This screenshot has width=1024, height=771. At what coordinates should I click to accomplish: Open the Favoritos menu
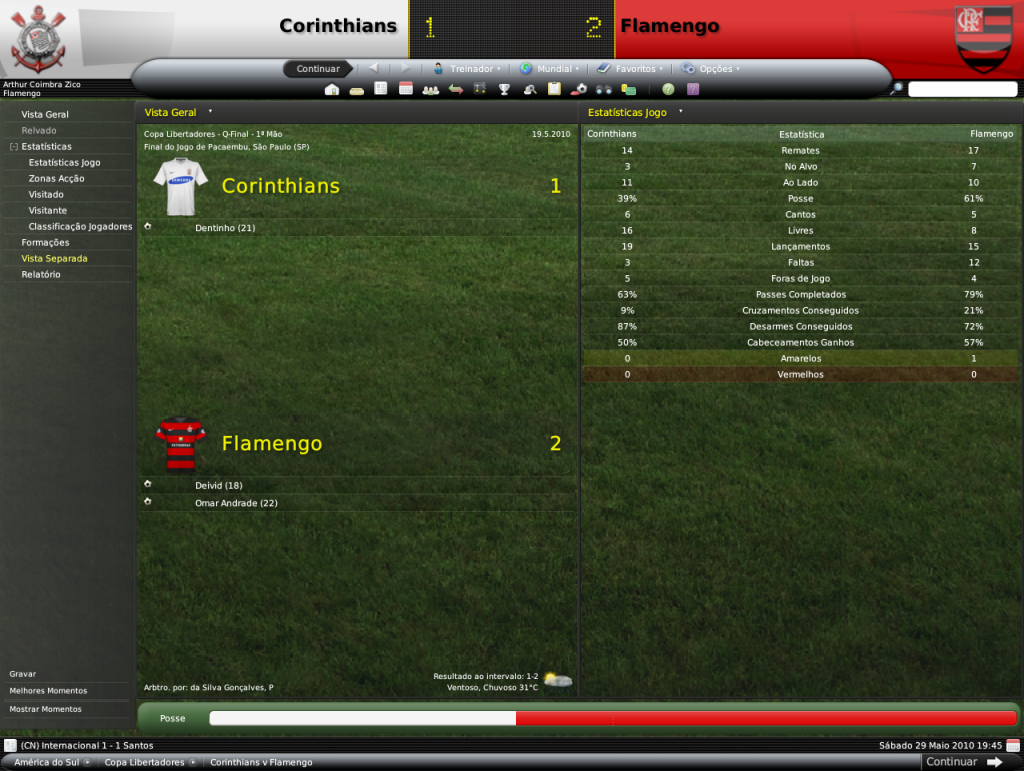click(x=629, y=69)
